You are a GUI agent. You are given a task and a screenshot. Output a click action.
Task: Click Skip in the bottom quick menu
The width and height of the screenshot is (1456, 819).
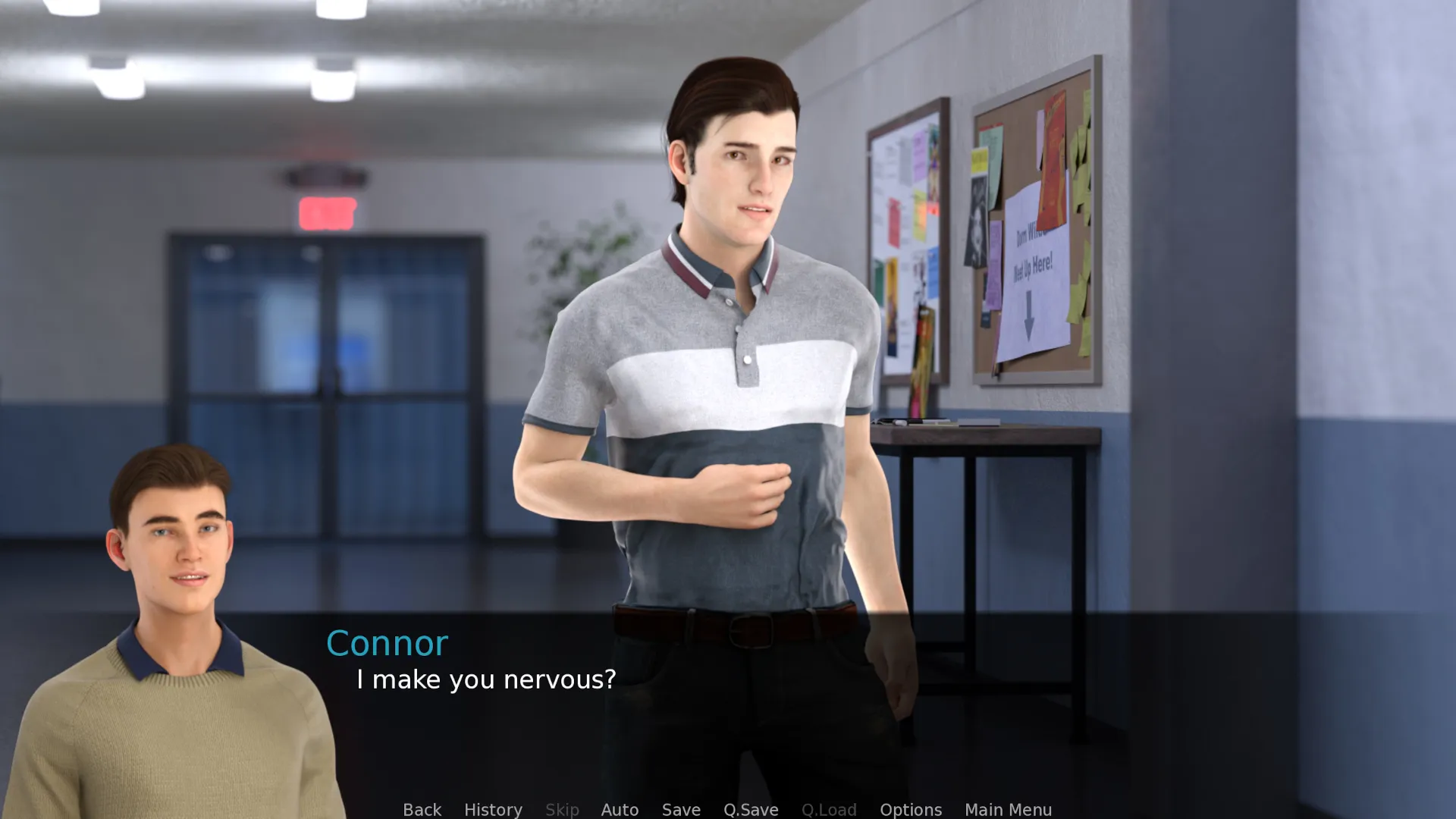click(562, 809)
